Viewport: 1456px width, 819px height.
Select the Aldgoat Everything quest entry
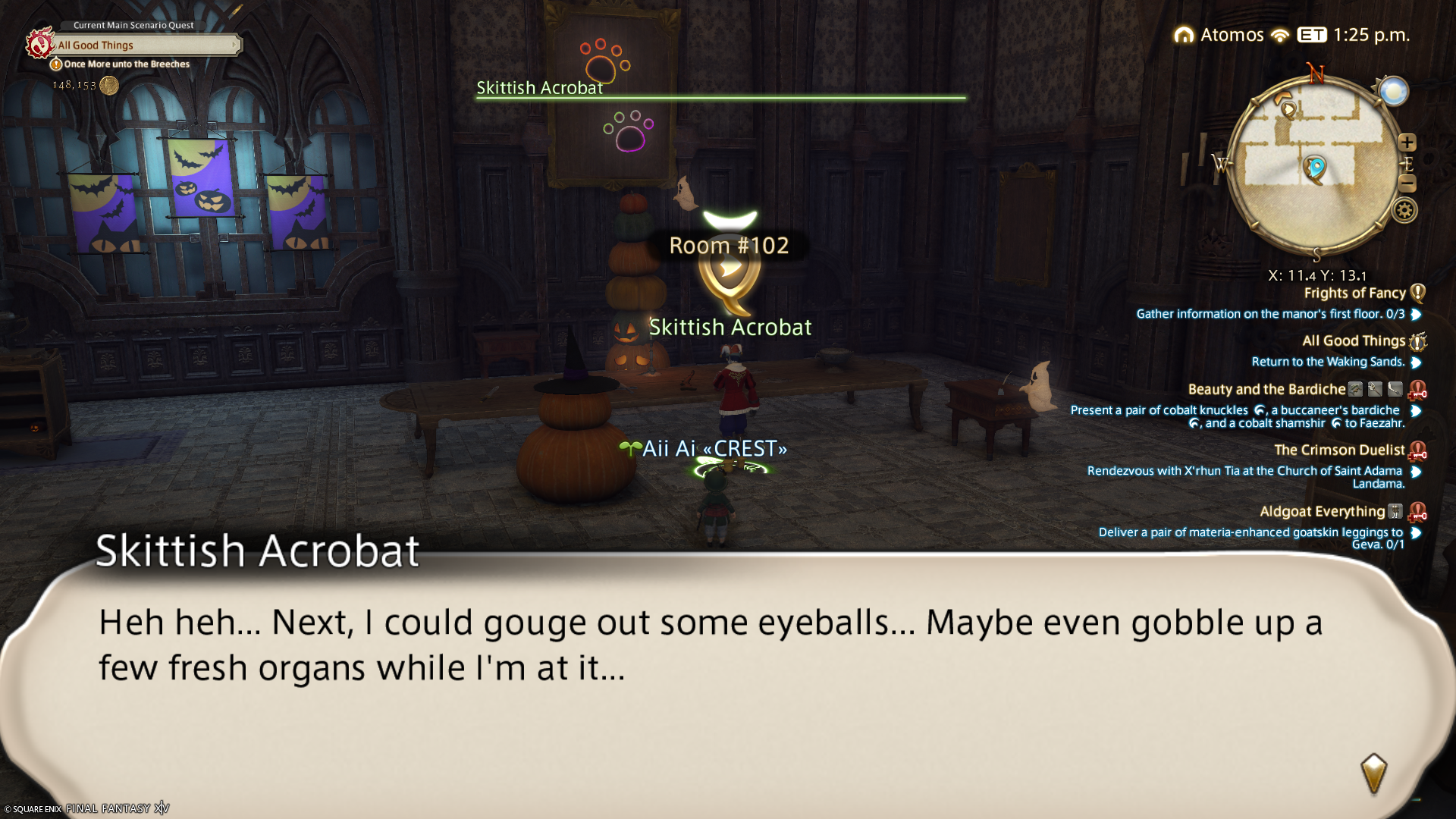(x=1322, y=512)
